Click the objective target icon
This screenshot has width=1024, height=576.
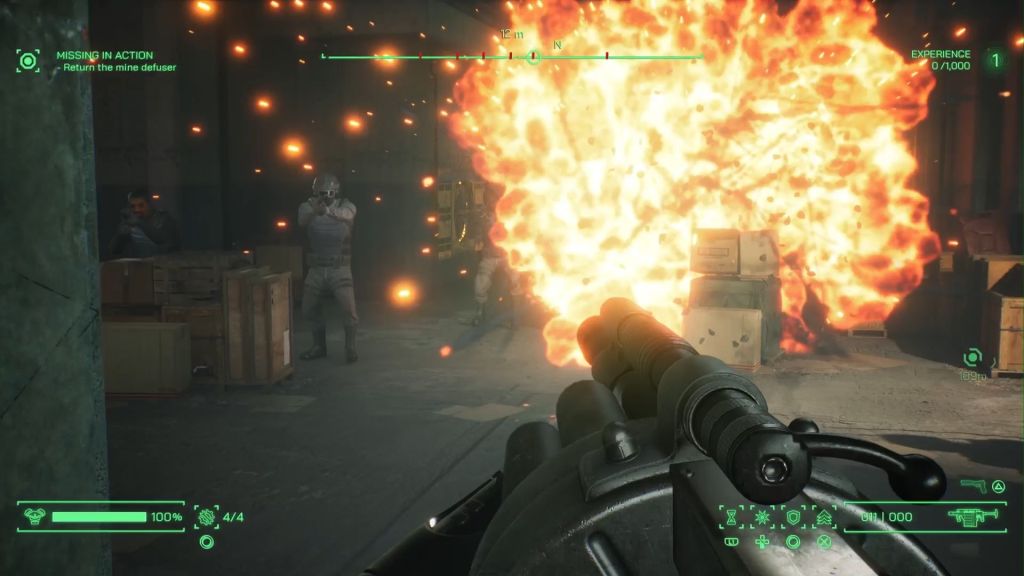click(x=28, y=60)
